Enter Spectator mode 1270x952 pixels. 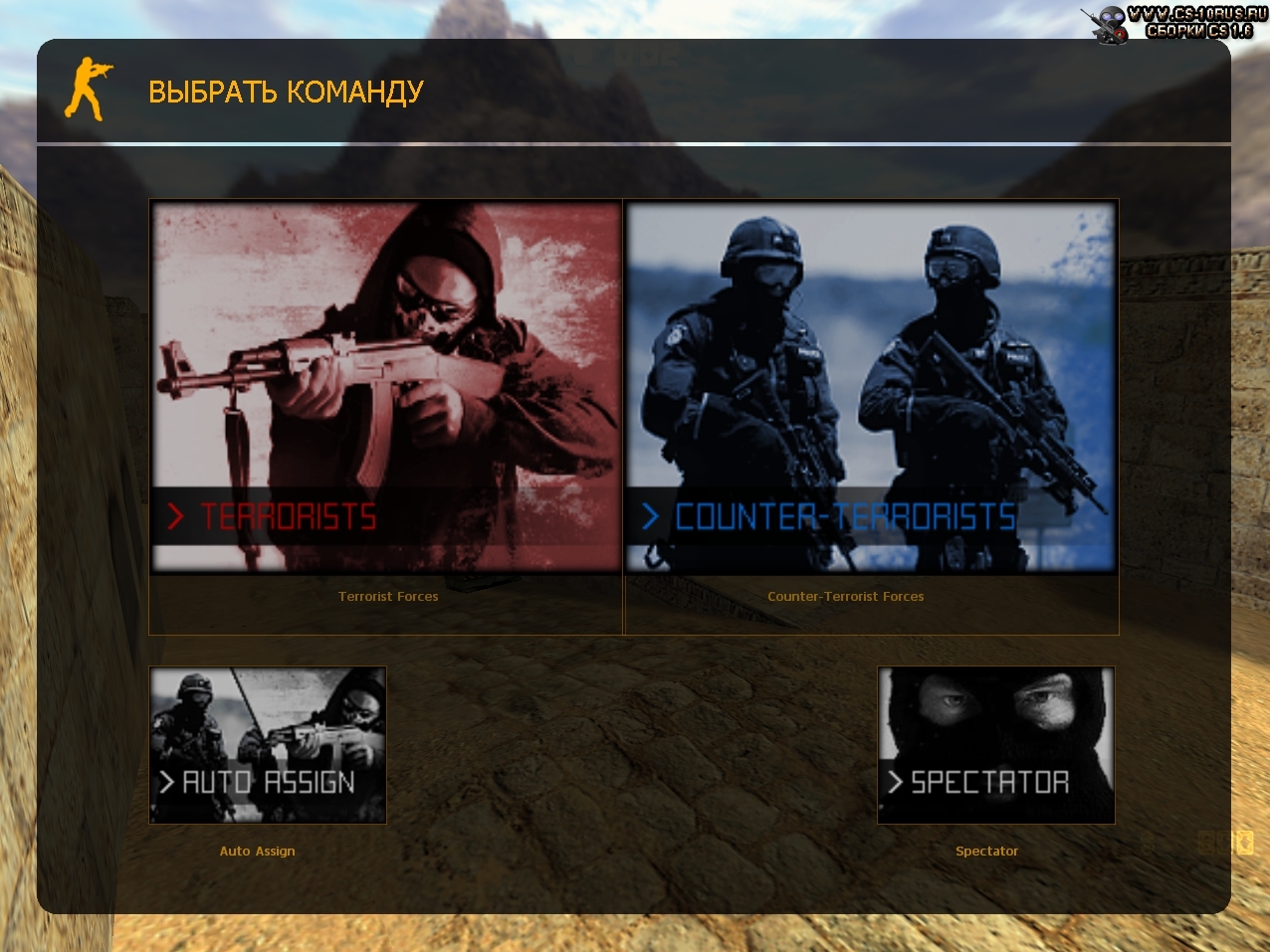pos(995,745)
